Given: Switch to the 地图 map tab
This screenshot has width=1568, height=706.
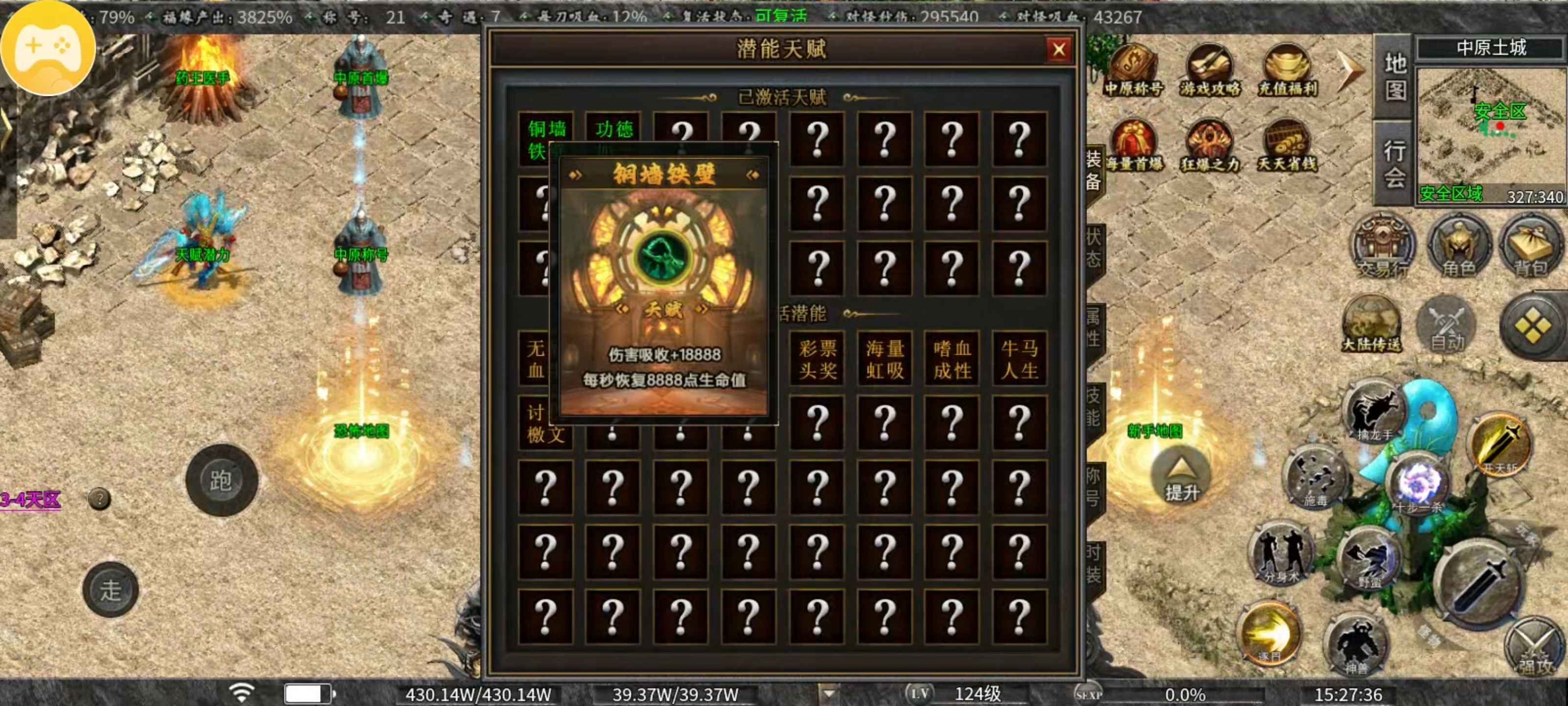Looking at the screenshot, I should [1395, 76].
